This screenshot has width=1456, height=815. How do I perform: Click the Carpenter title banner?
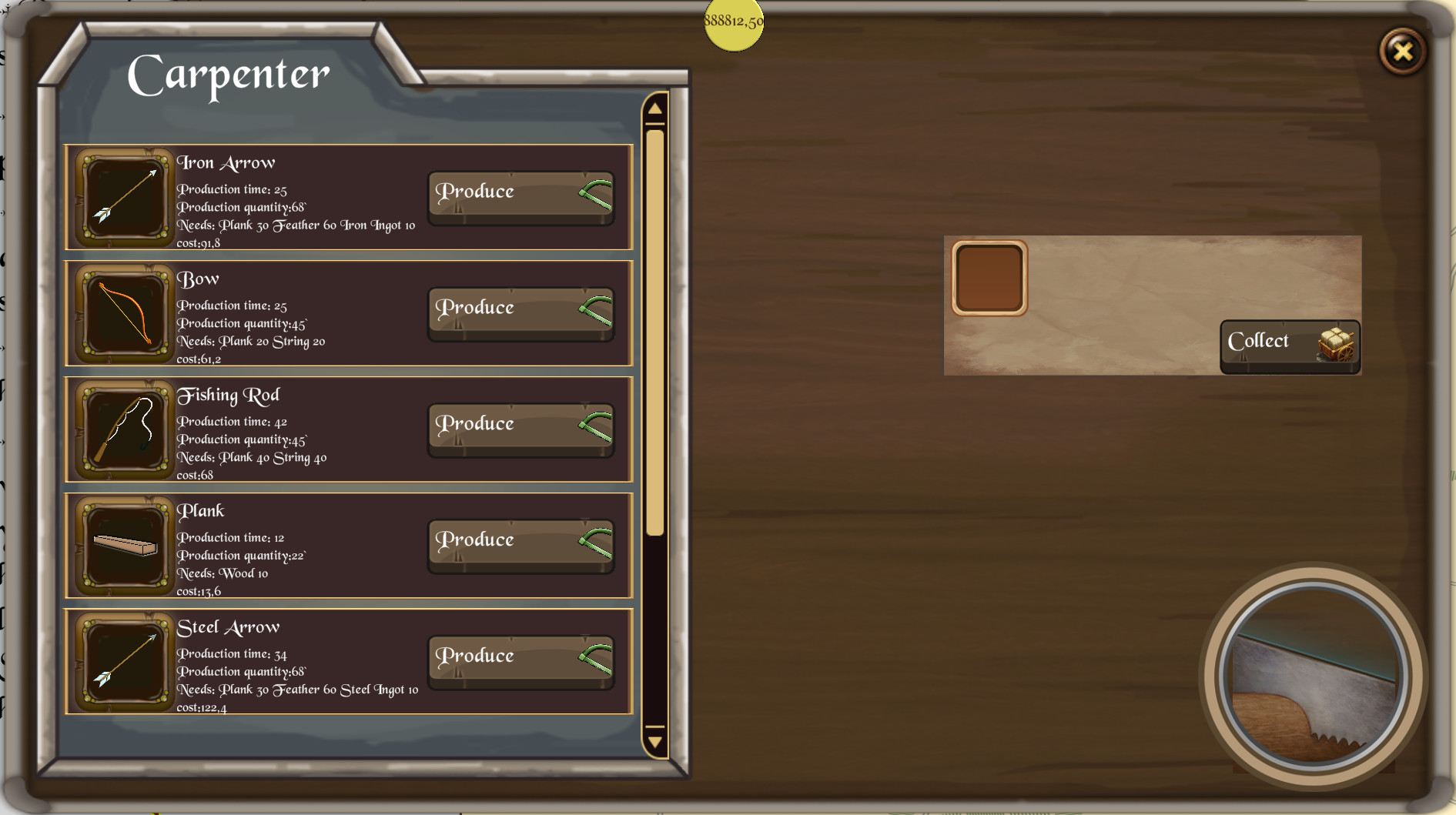229,74
